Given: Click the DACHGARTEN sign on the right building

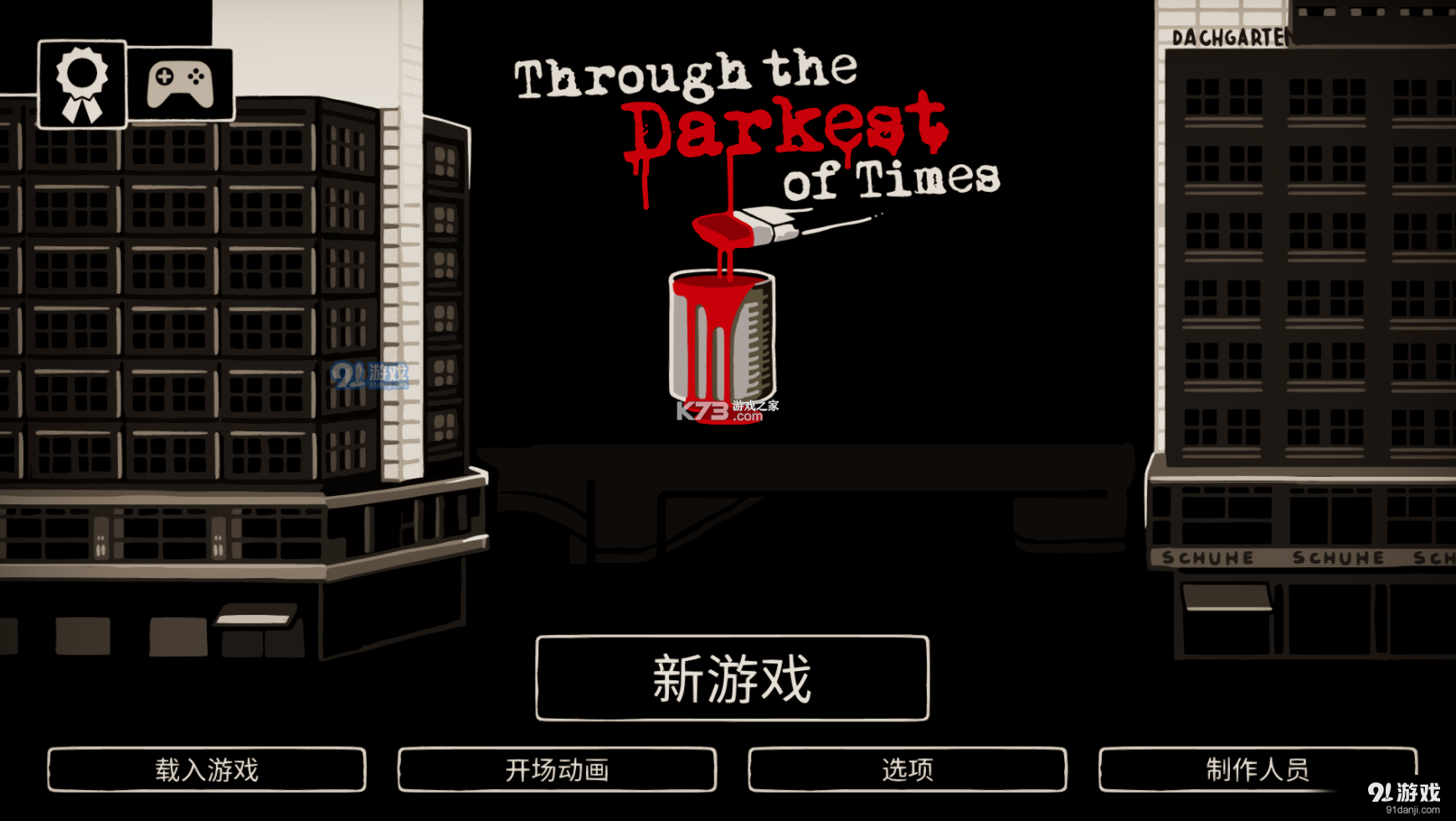Looking at the screenshot, I should pos(1232,35).
